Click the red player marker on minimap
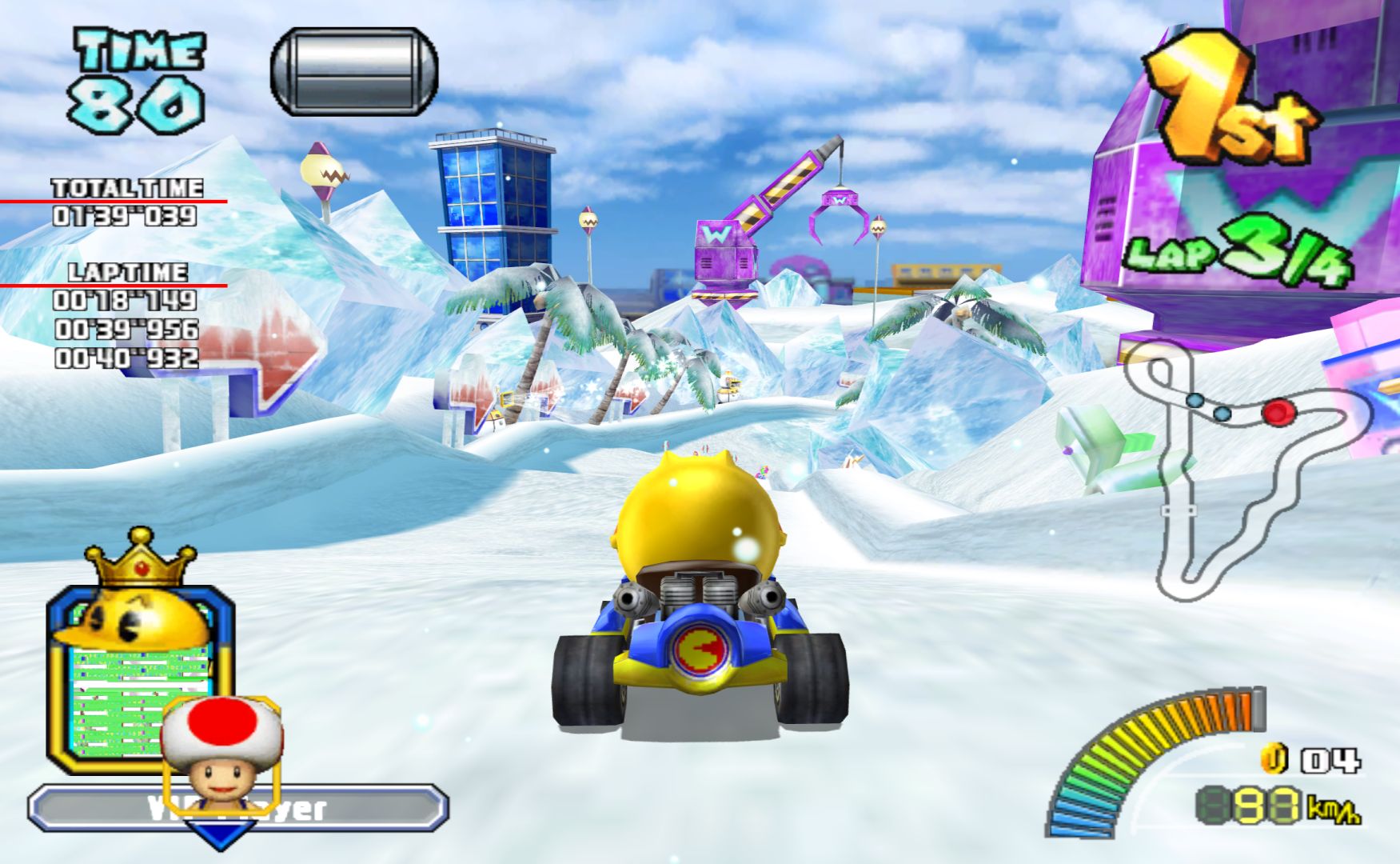The image size is (1400, 864). click(x=1278, y=413)
